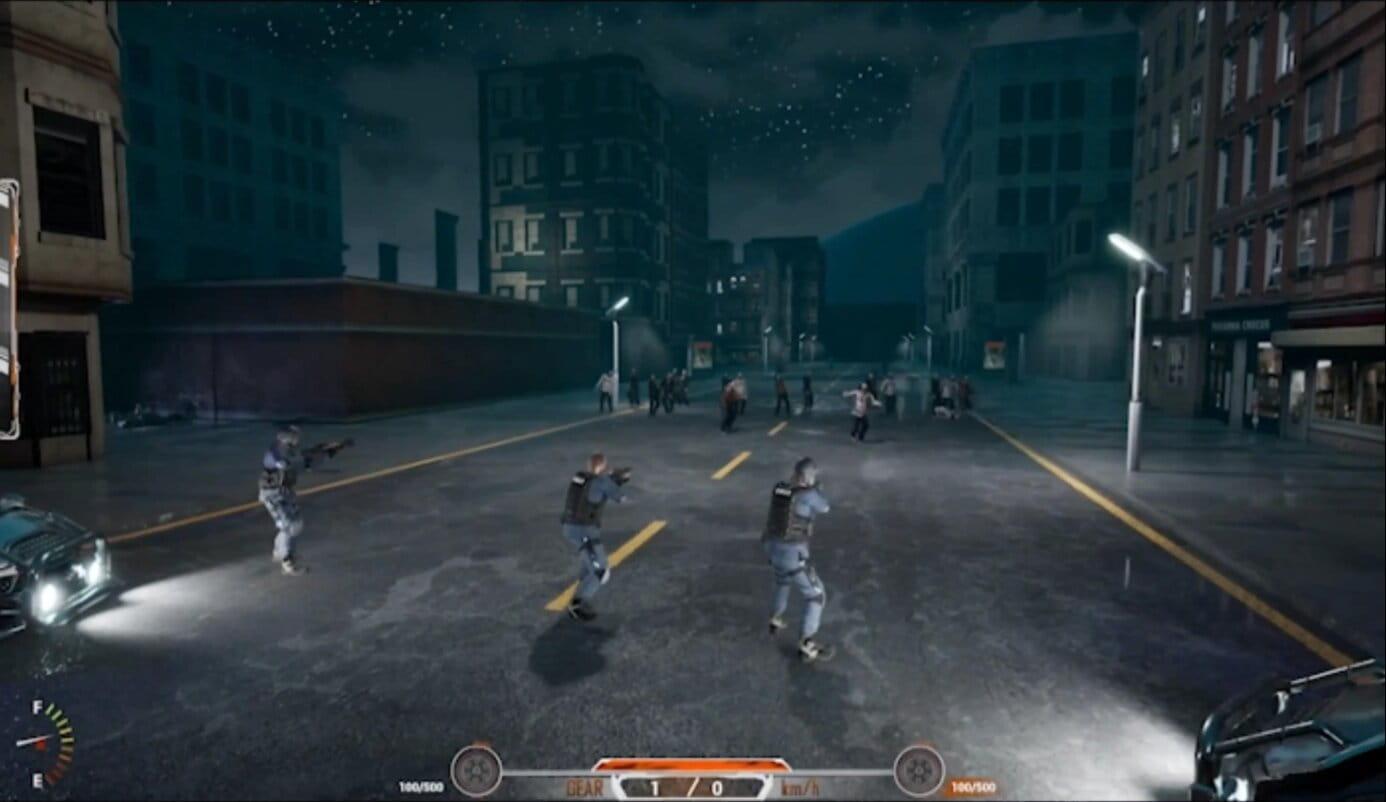The width and height of the screenshot is (1386, 802).
Task: Click the right tire status icon
Action: click(918, 771)
